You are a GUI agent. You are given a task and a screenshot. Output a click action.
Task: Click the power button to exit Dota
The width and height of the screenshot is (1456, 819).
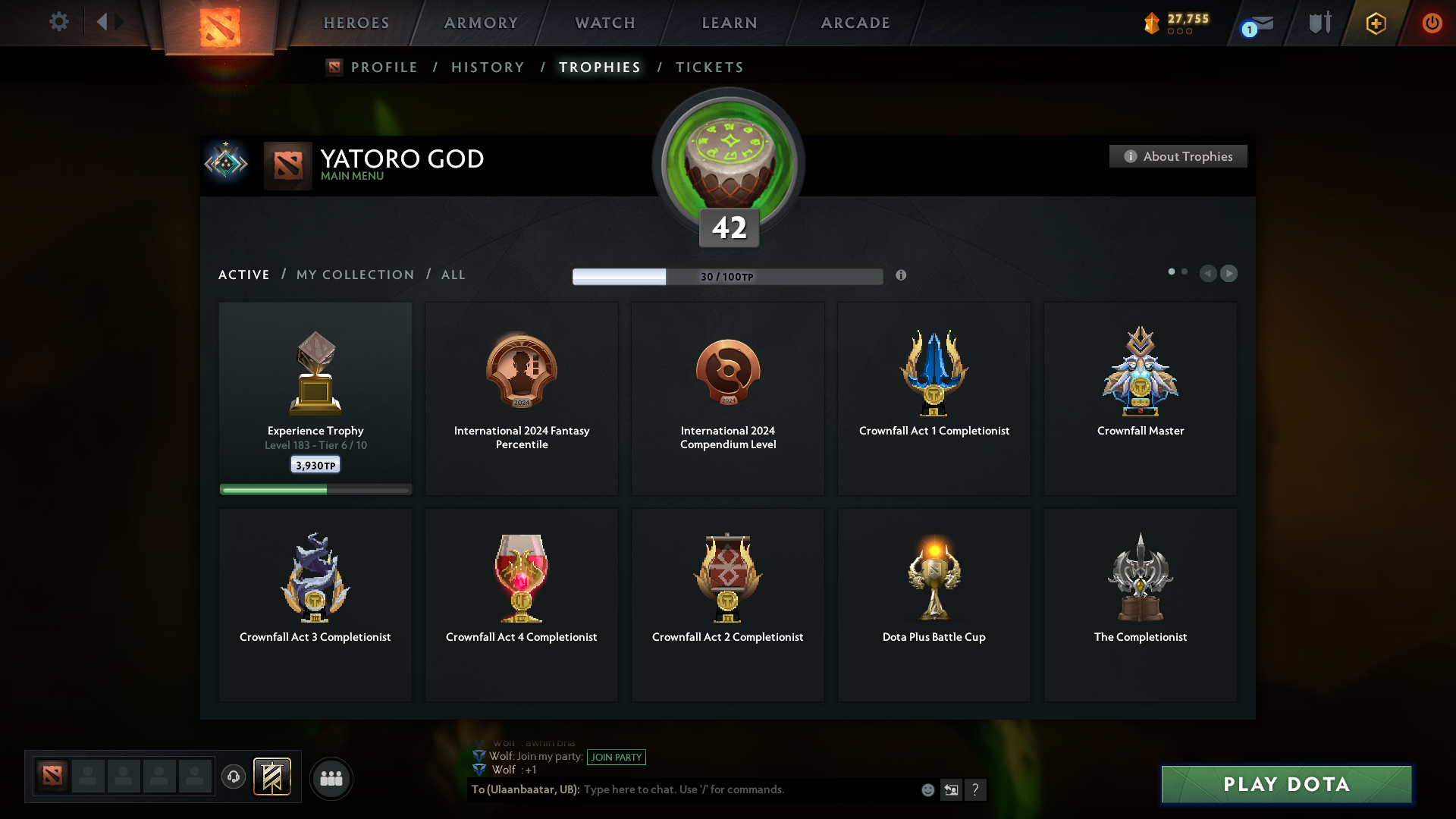point(1432,23)
